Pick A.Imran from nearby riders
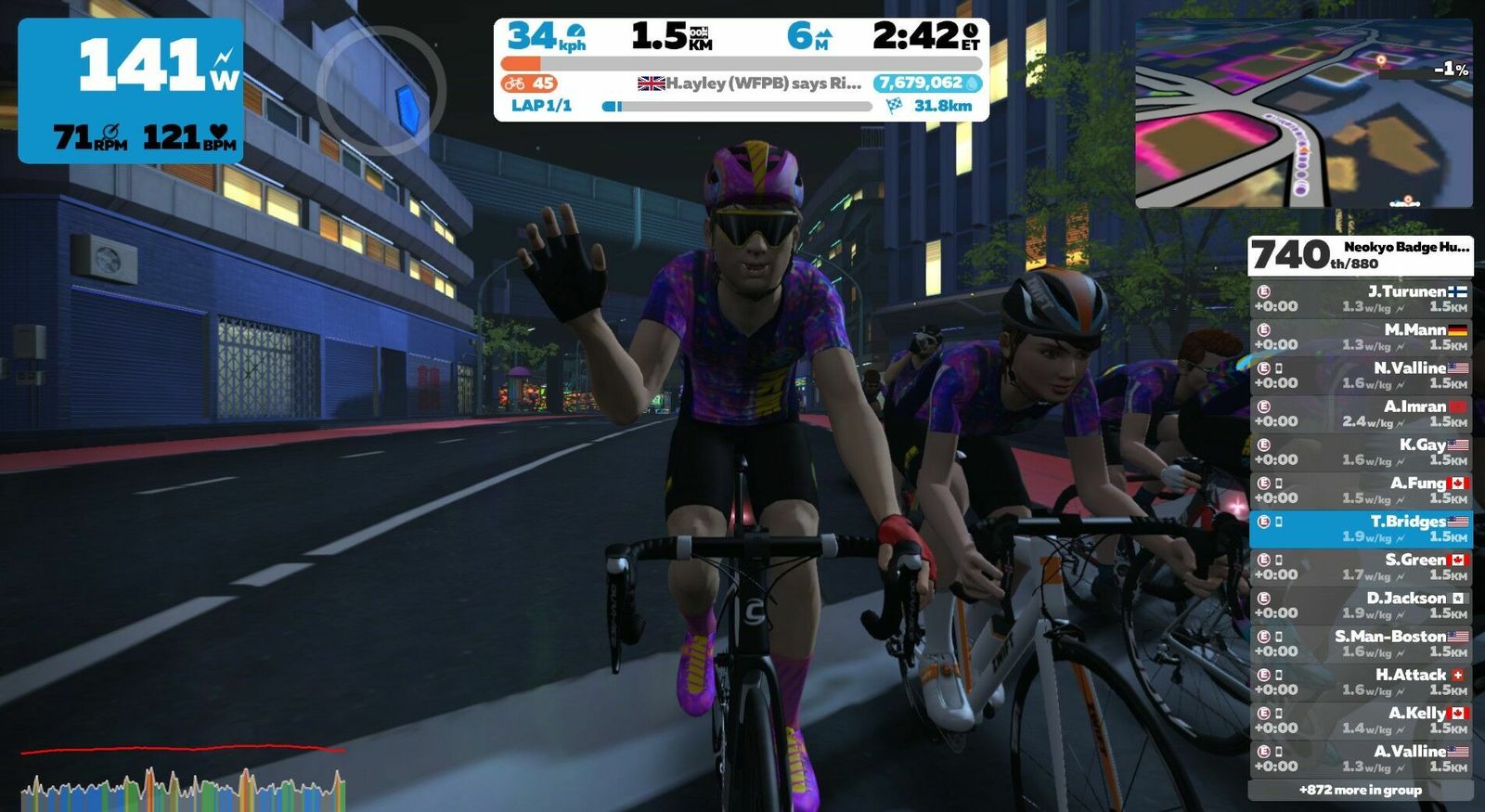Screen dimensions: 1485x812 [x=1360, y=414]
